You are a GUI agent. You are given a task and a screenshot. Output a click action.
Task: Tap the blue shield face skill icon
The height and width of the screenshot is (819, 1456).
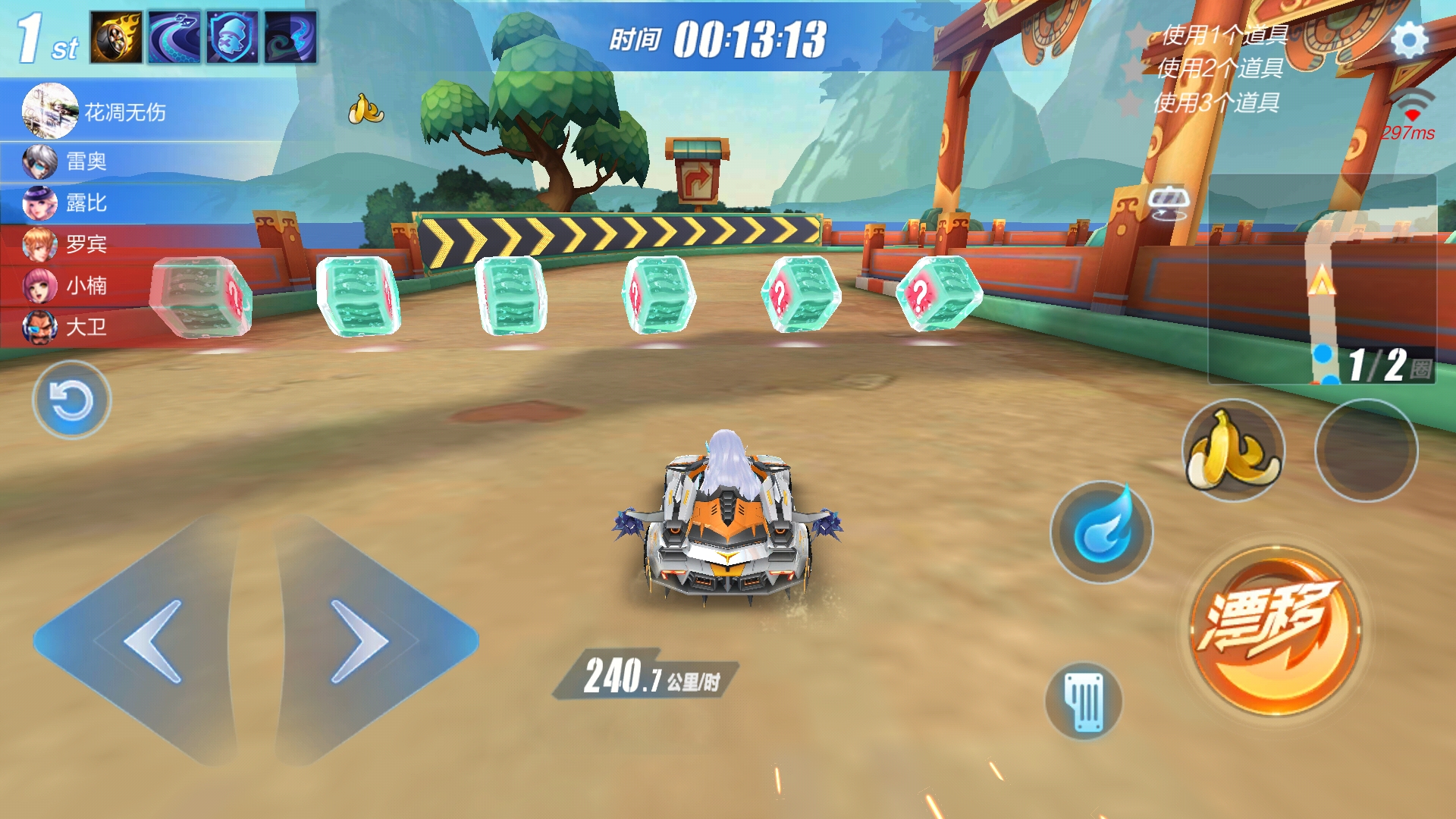tap(233, 37)
